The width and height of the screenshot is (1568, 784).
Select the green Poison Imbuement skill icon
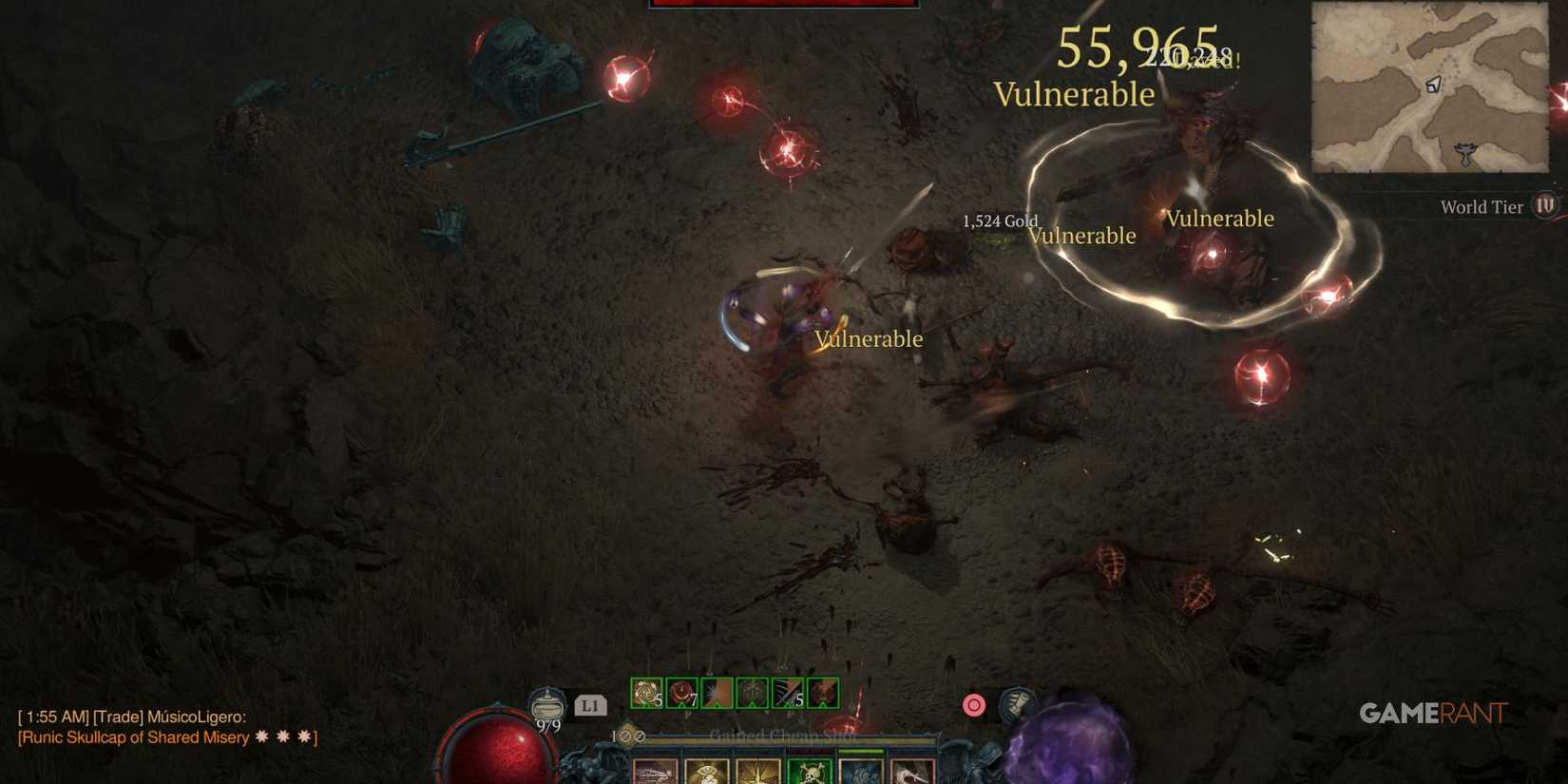tap(808, 772)
